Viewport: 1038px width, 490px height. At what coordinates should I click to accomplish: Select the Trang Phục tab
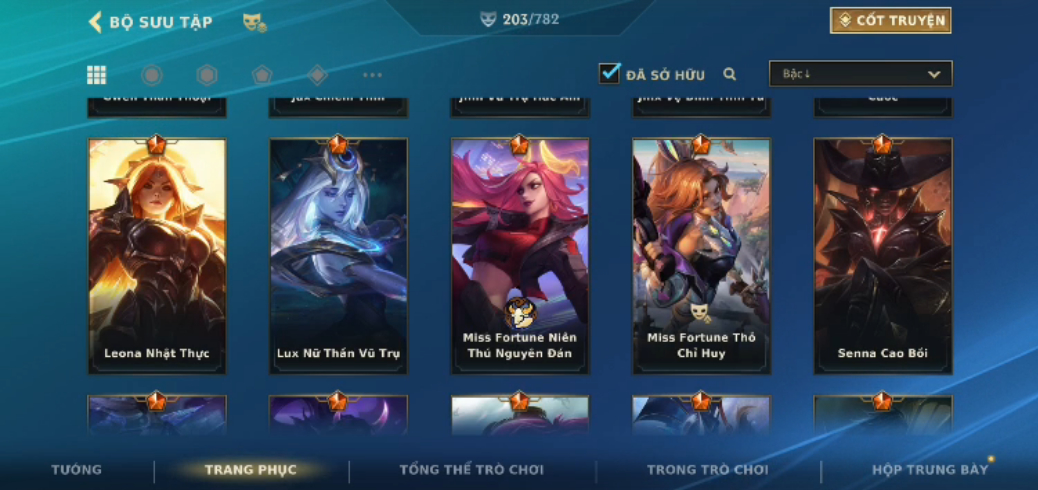[250, 470]
